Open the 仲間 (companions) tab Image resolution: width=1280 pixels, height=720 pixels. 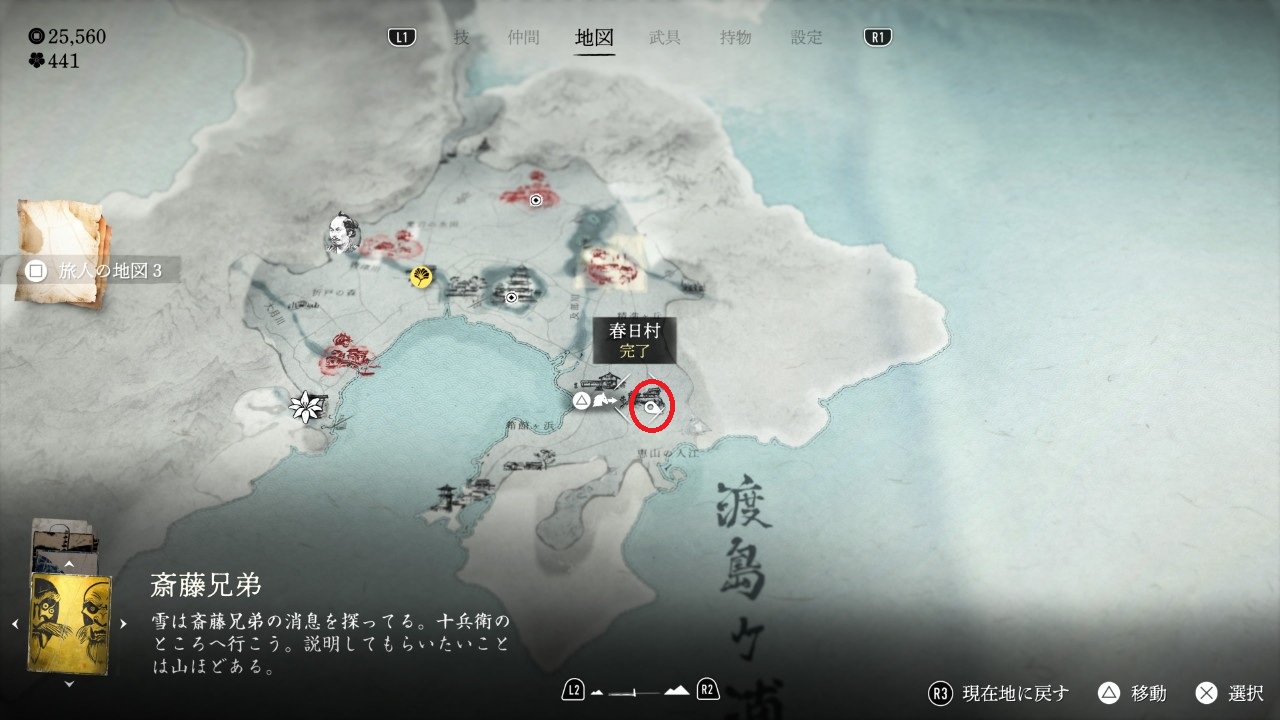[523, 38]
